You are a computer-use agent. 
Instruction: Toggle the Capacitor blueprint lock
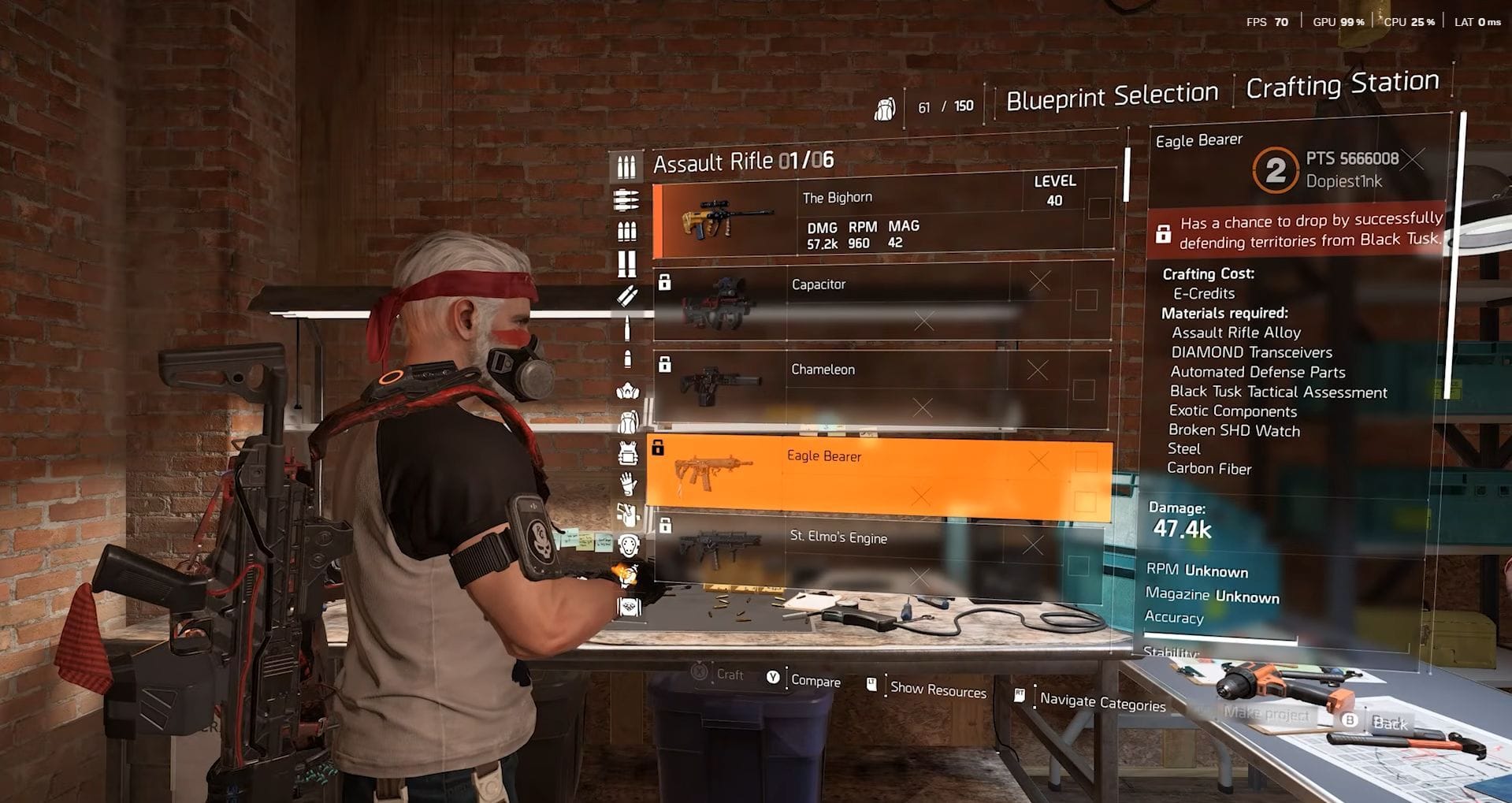tap(664, 281)
